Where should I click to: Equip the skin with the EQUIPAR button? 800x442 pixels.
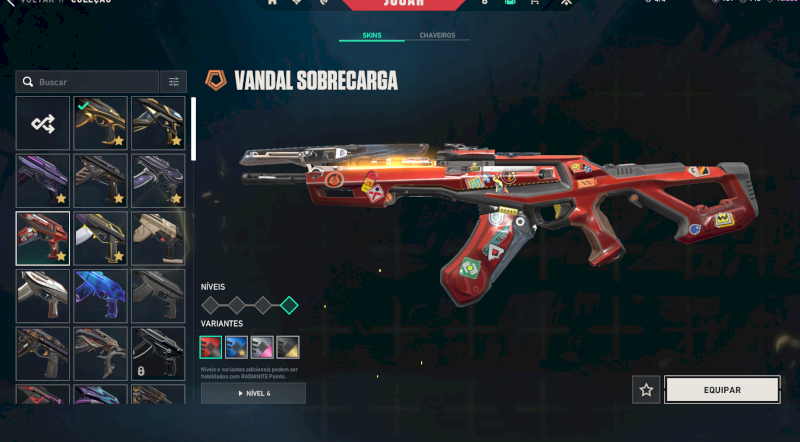[722, 390]
